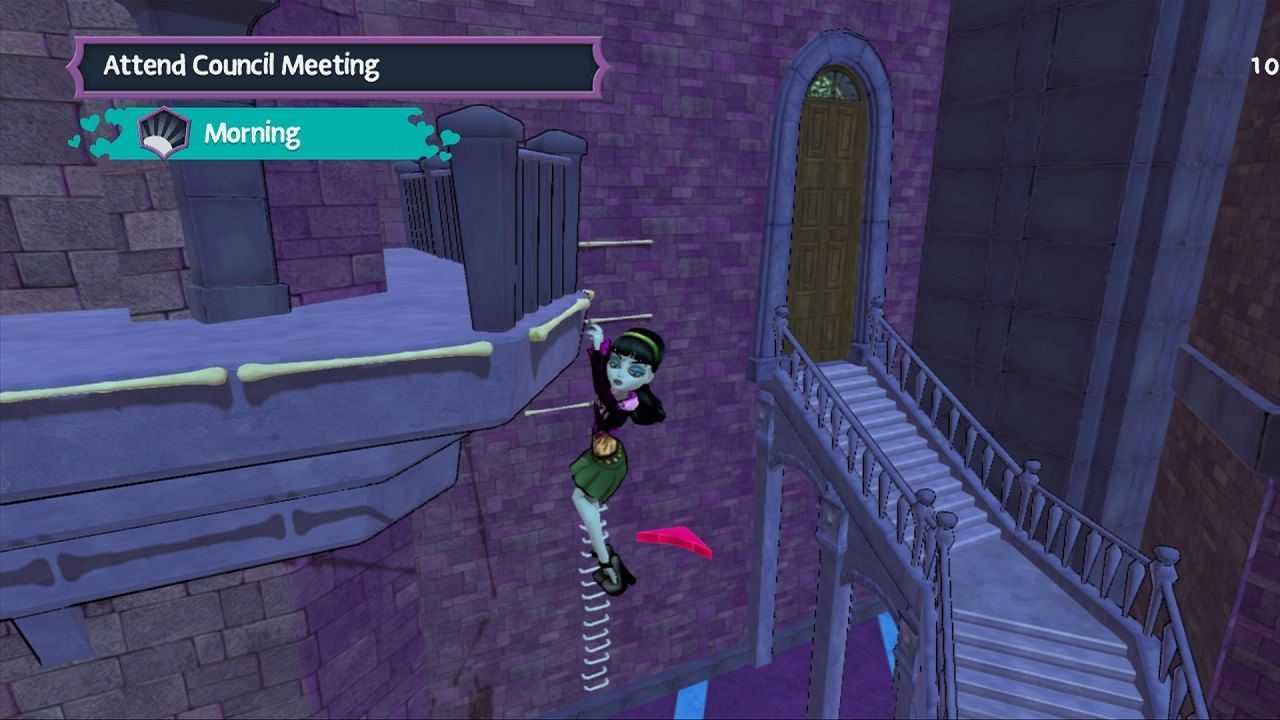
Task: Click the Attend Council Meeting text
Action: click(x=243, y=67)
